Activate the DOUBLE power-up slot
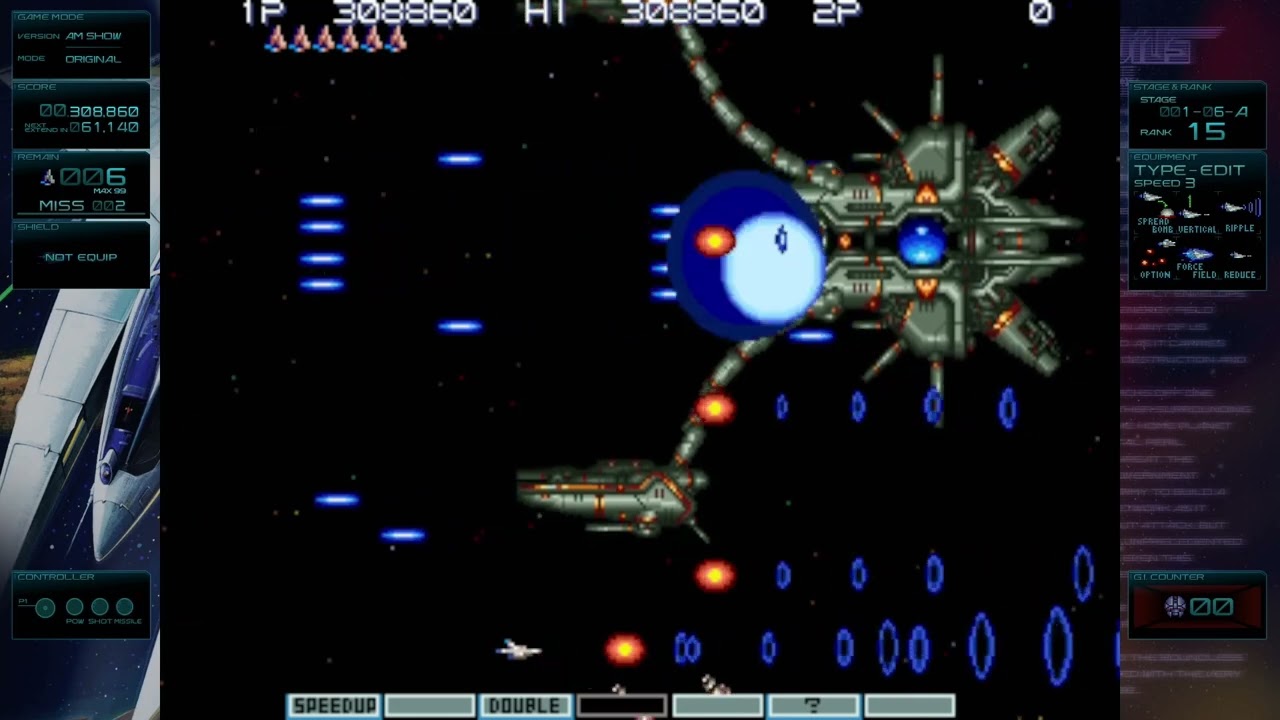Screen dimensions: 1280x720 (x=525, y=704)
